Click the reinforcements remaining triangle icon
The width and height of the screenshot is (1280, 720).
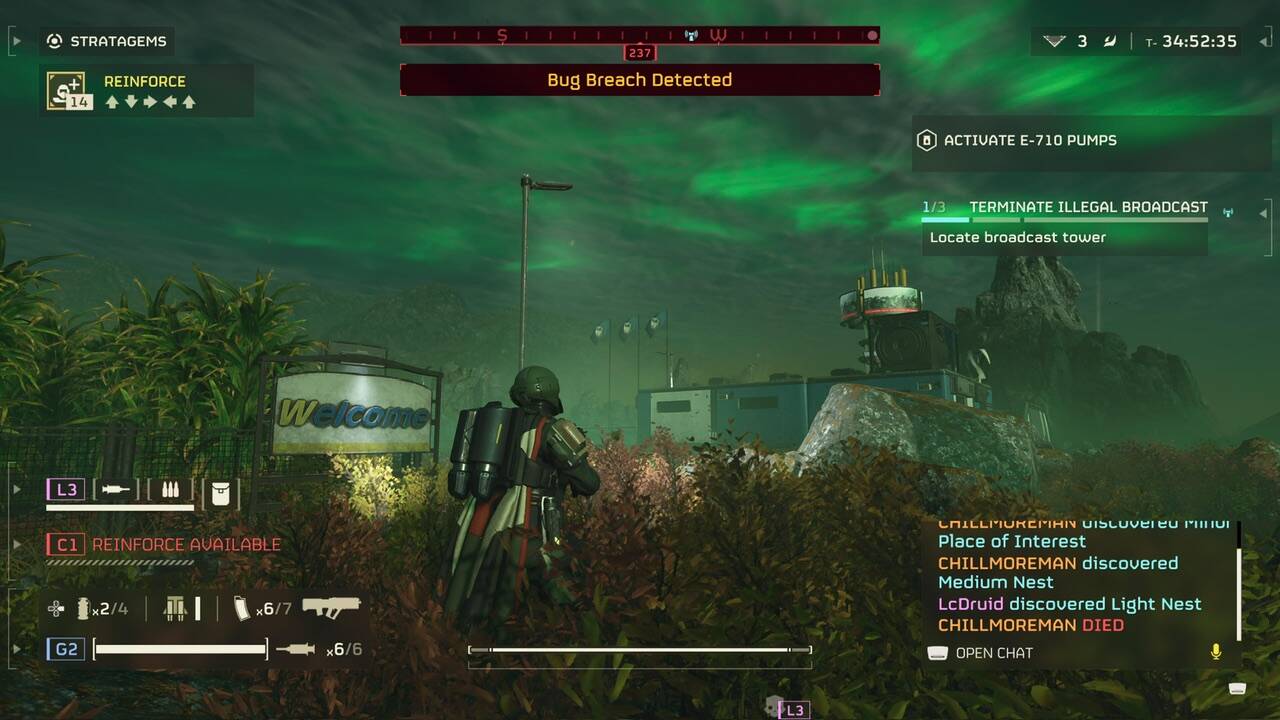click(x=1054, y=41)
